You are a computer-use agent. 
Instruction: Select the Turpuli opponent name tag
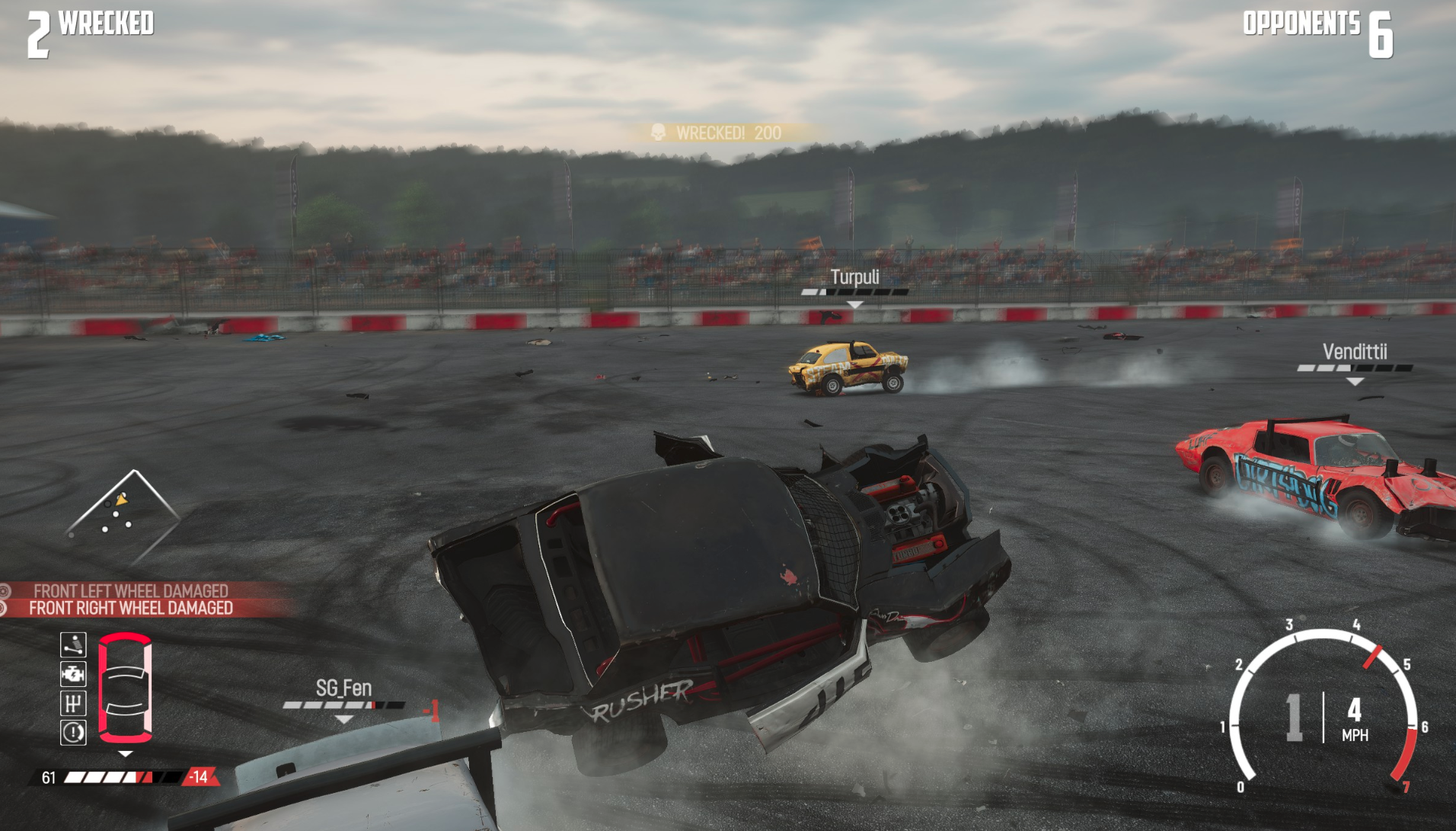(x=854, y=277)
